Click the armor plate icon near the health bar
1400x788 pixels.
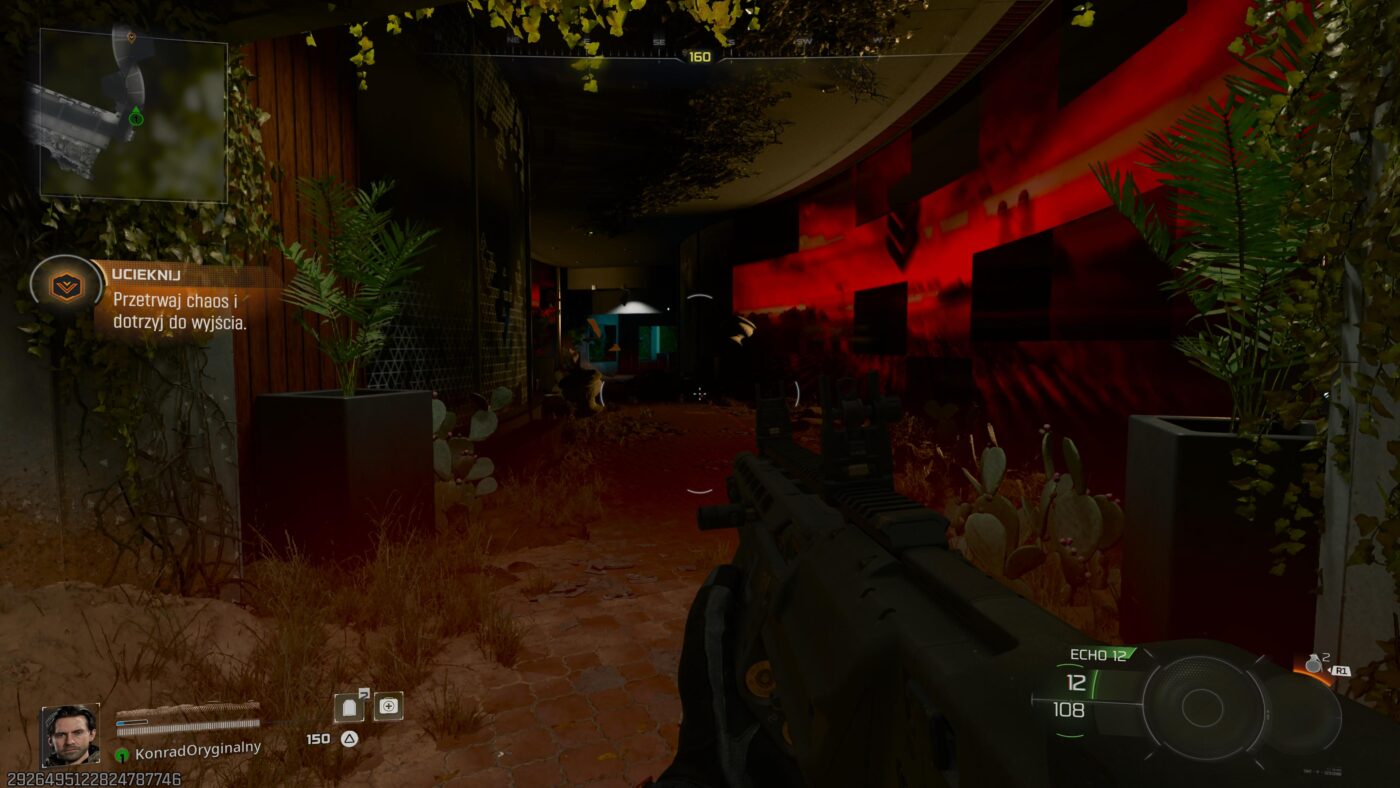tap(348, 707)
